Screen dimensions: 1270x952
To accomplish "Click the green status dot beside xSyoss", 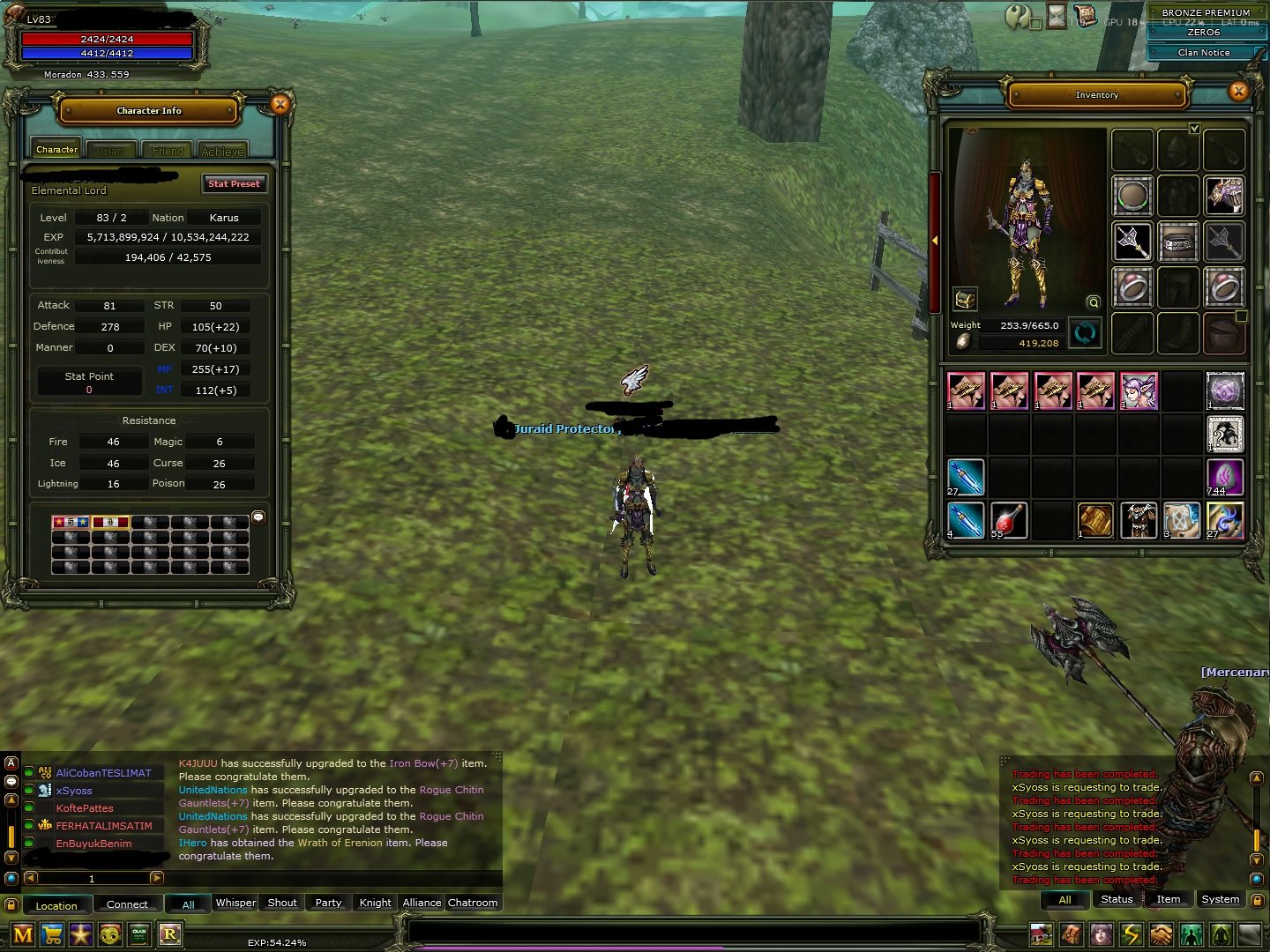I will (30, 791).
